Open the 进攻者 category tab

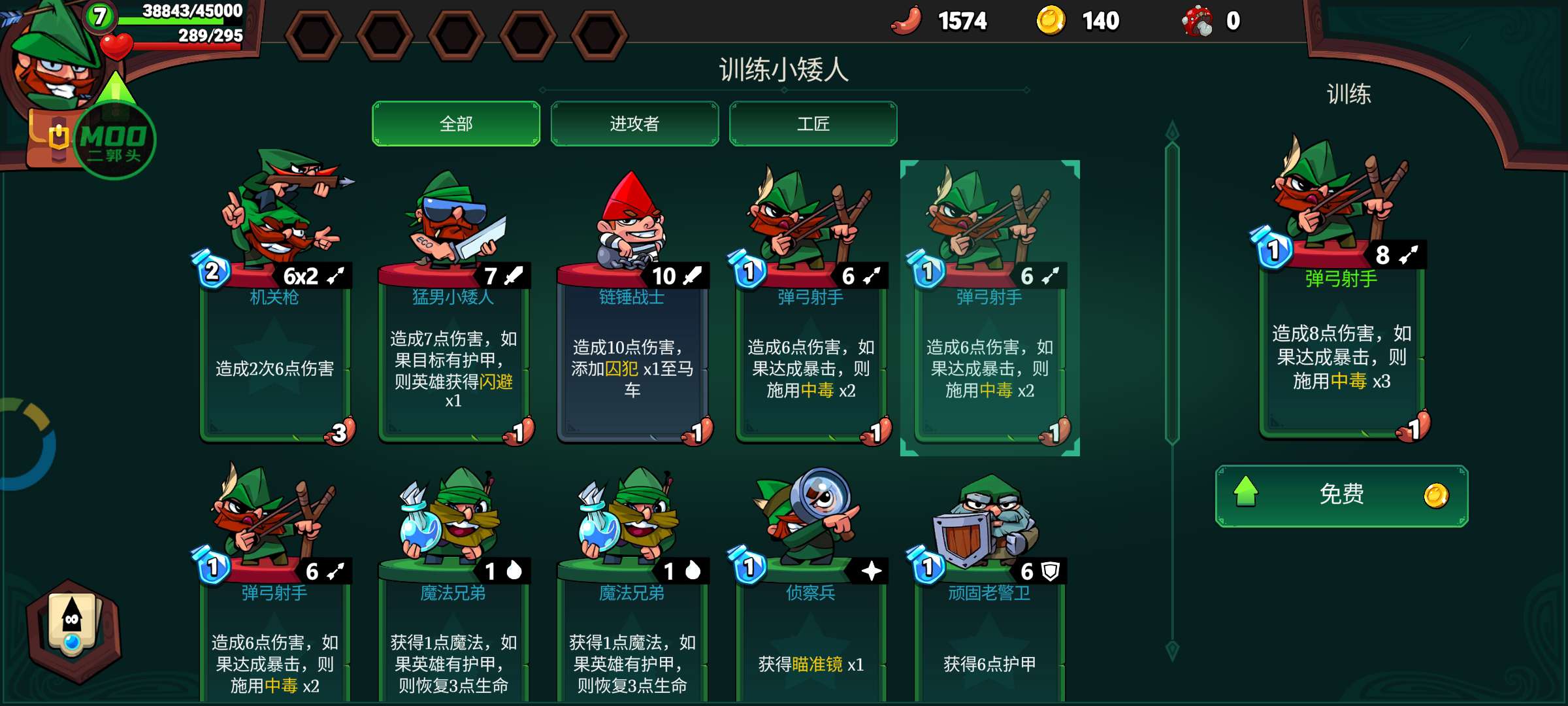click(x=634, y=124)
